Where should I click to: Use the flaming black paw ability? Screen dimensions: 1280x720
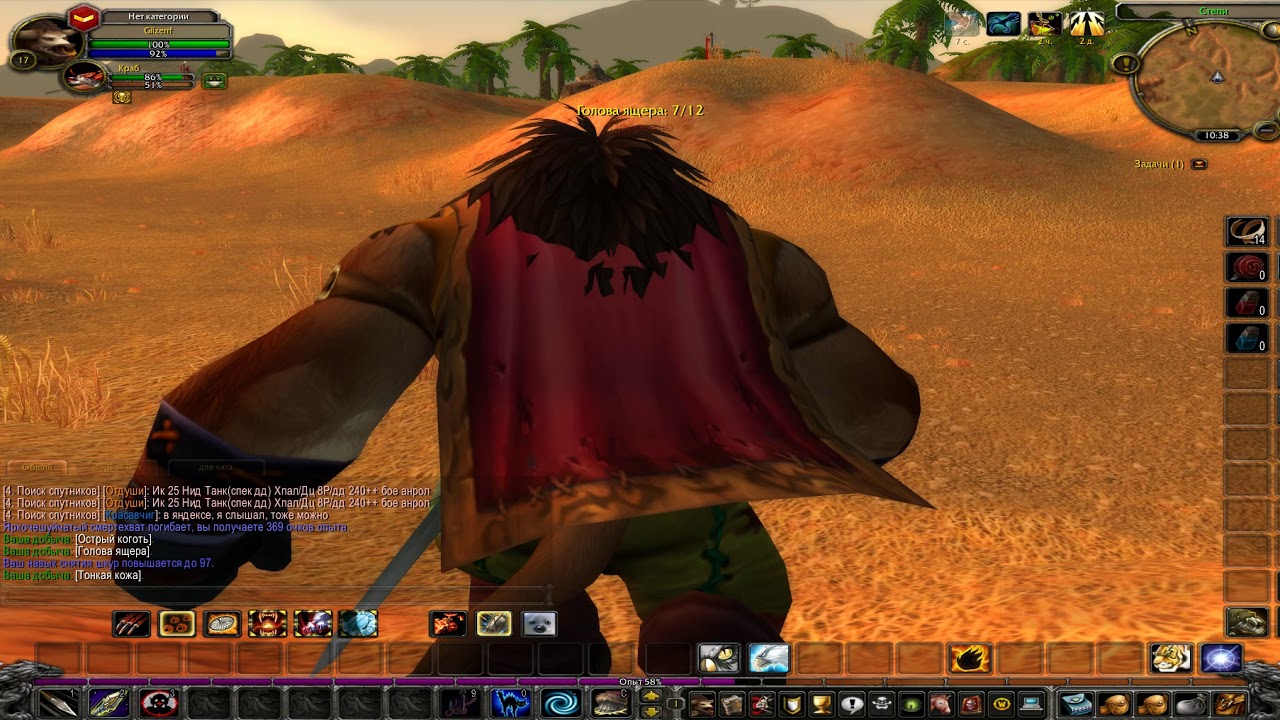(968, 657)
